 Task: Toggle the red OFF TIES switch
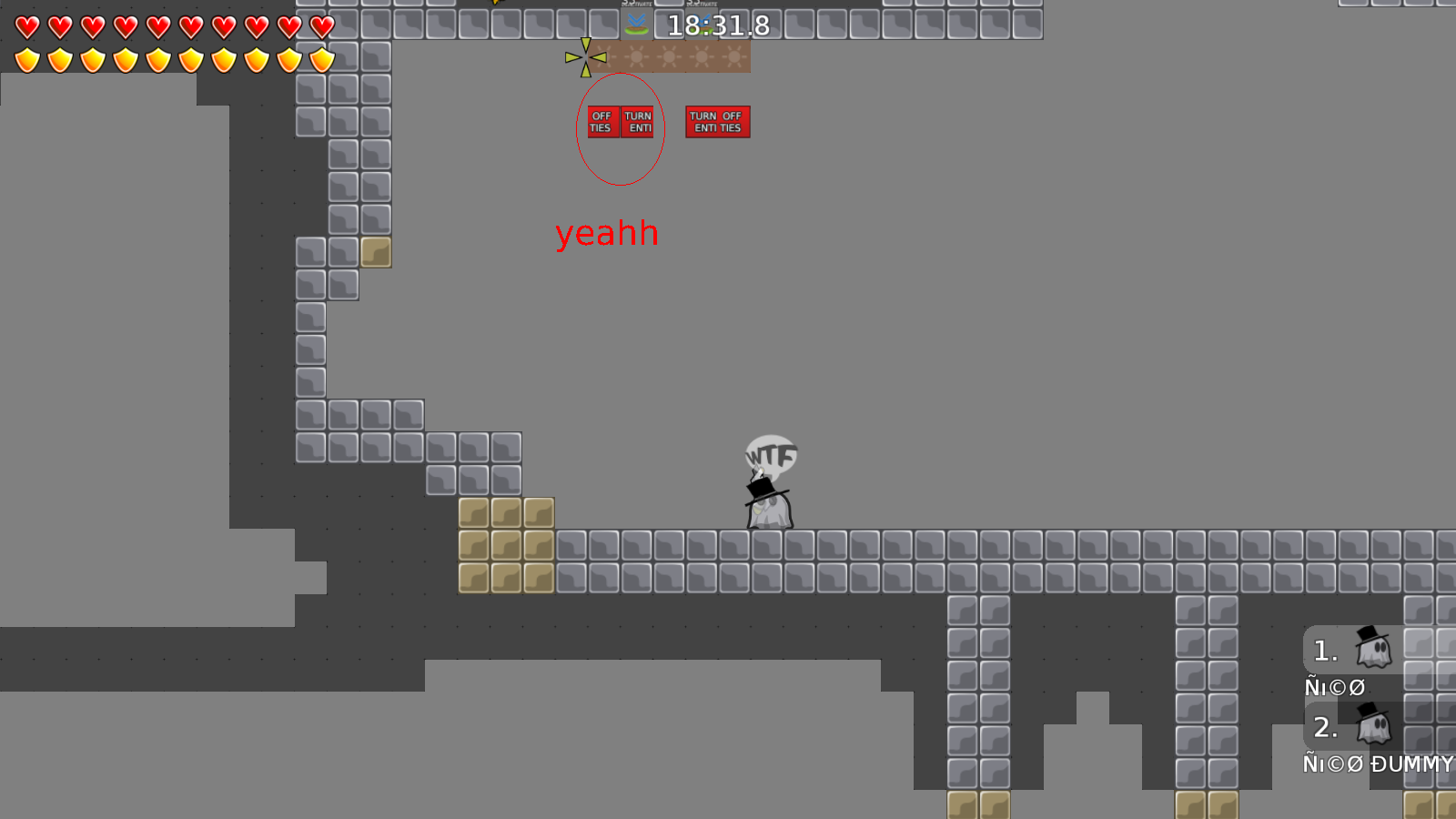pyautogui.click(x=602, y=123)
